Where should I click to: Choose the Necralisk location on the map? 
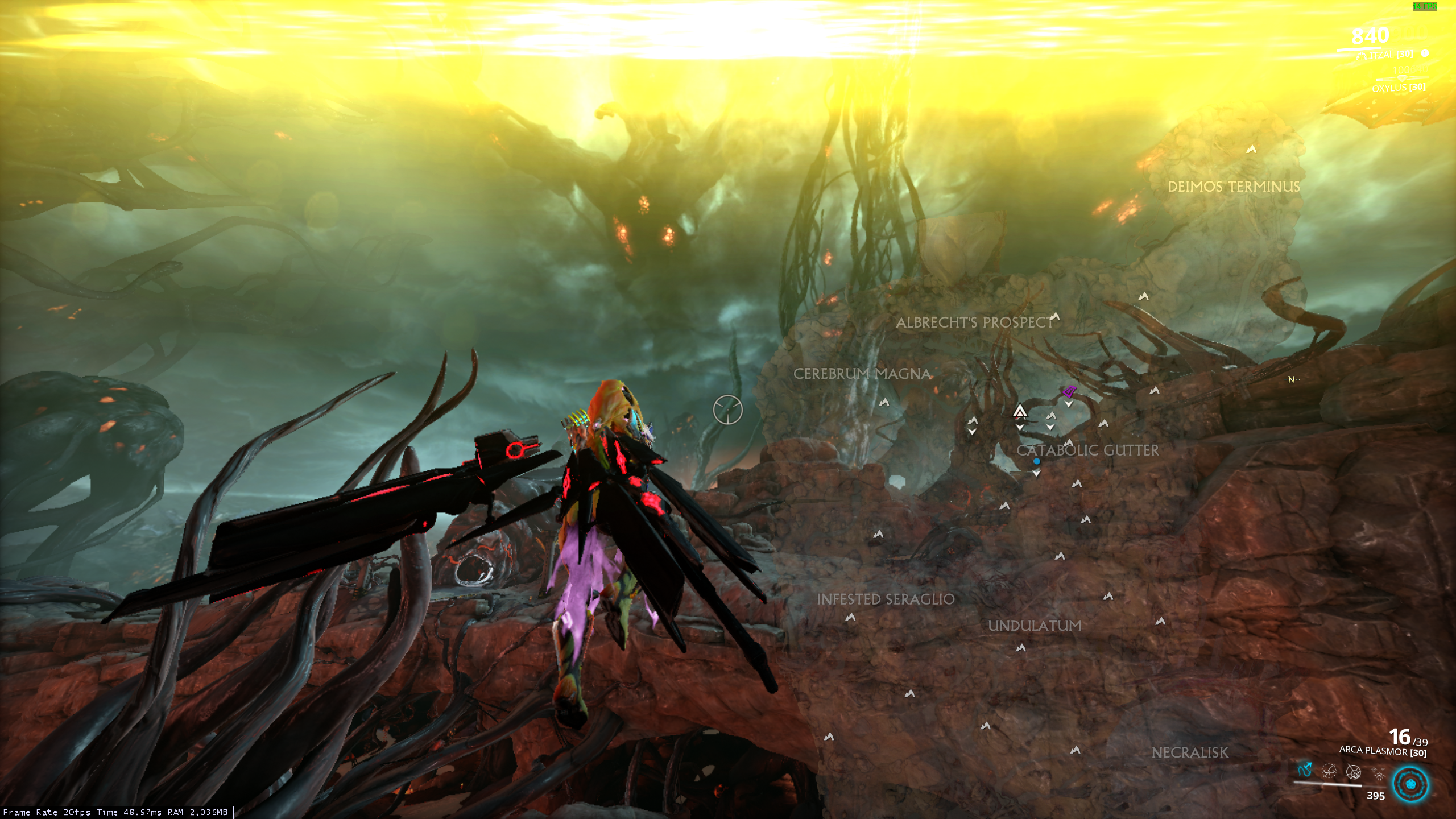click(1190, 752)
